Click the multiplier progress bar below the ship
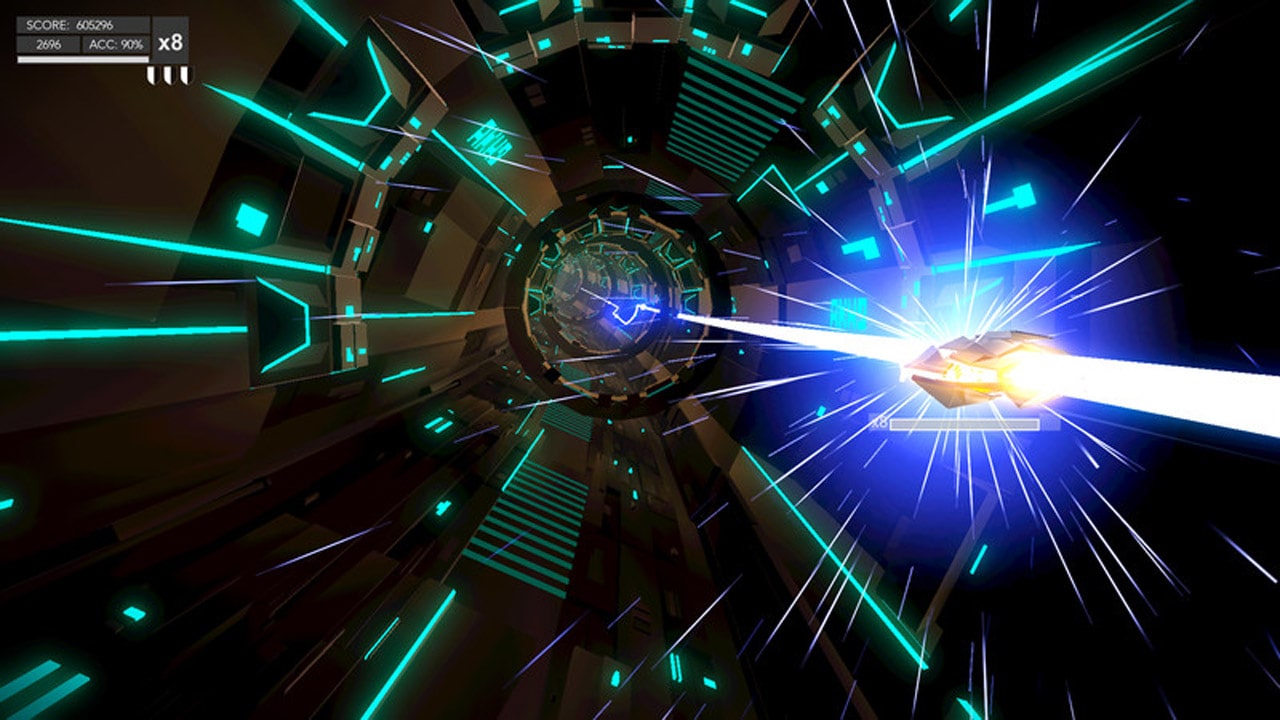Viewport: 1280px width, 720px height. [x=965, y=423]
